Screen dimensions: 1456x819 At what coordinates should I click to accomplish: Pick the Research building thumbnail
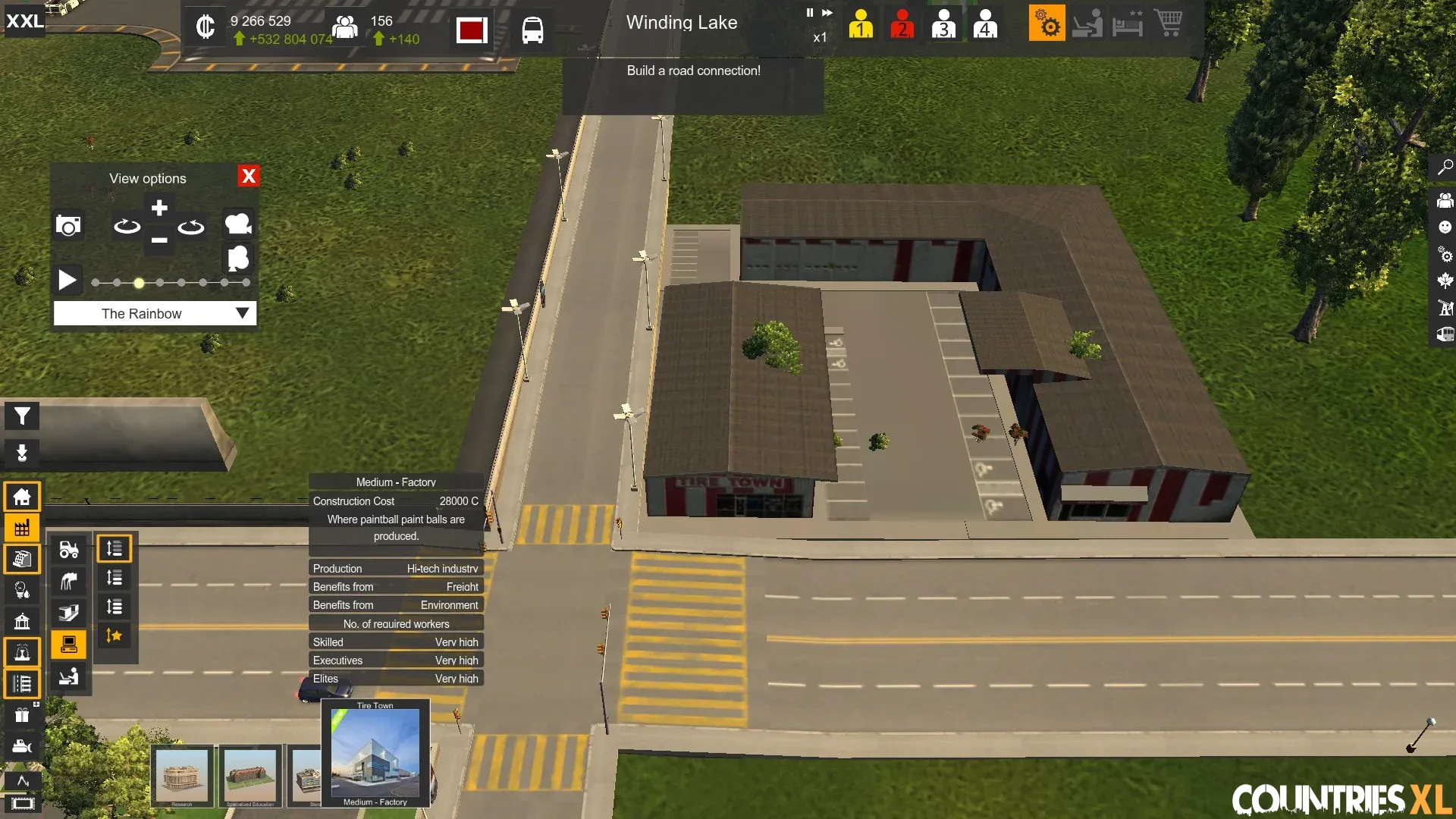click(182, 776)
